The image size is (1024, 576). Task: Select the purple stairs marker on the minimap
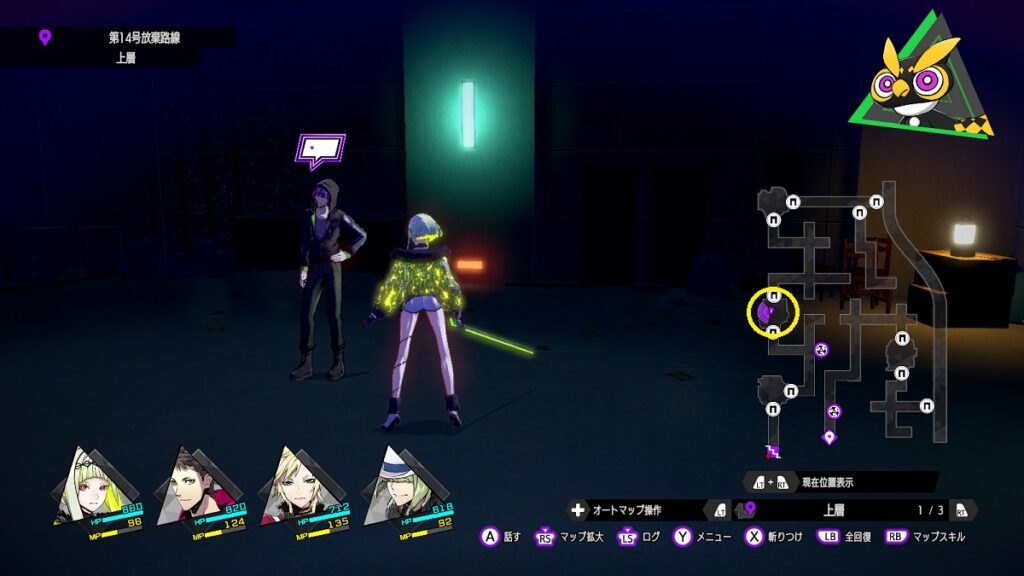(x=772, y=452)
